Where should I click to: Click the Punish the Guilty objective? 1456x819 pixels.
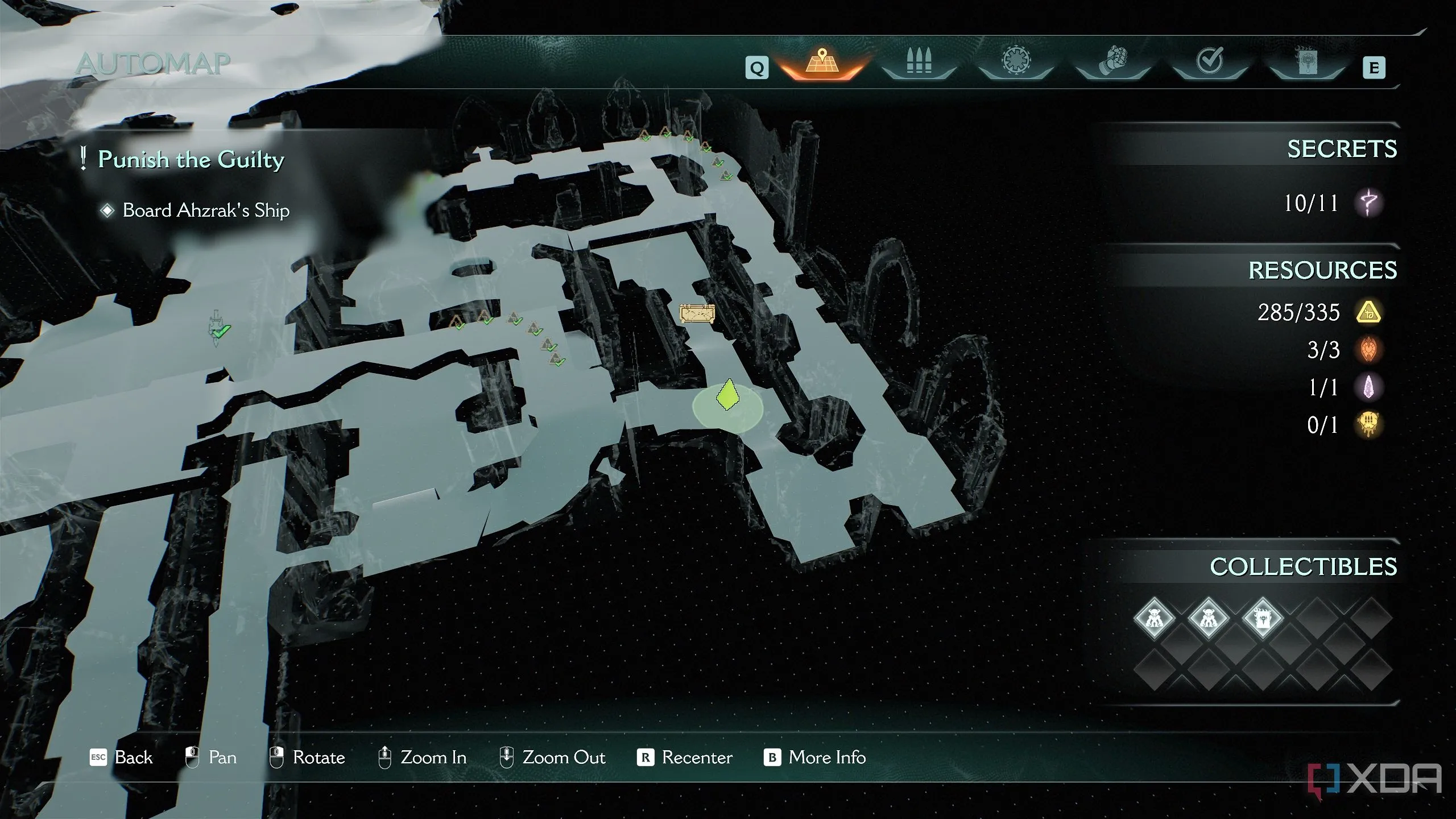pos(191,160)
